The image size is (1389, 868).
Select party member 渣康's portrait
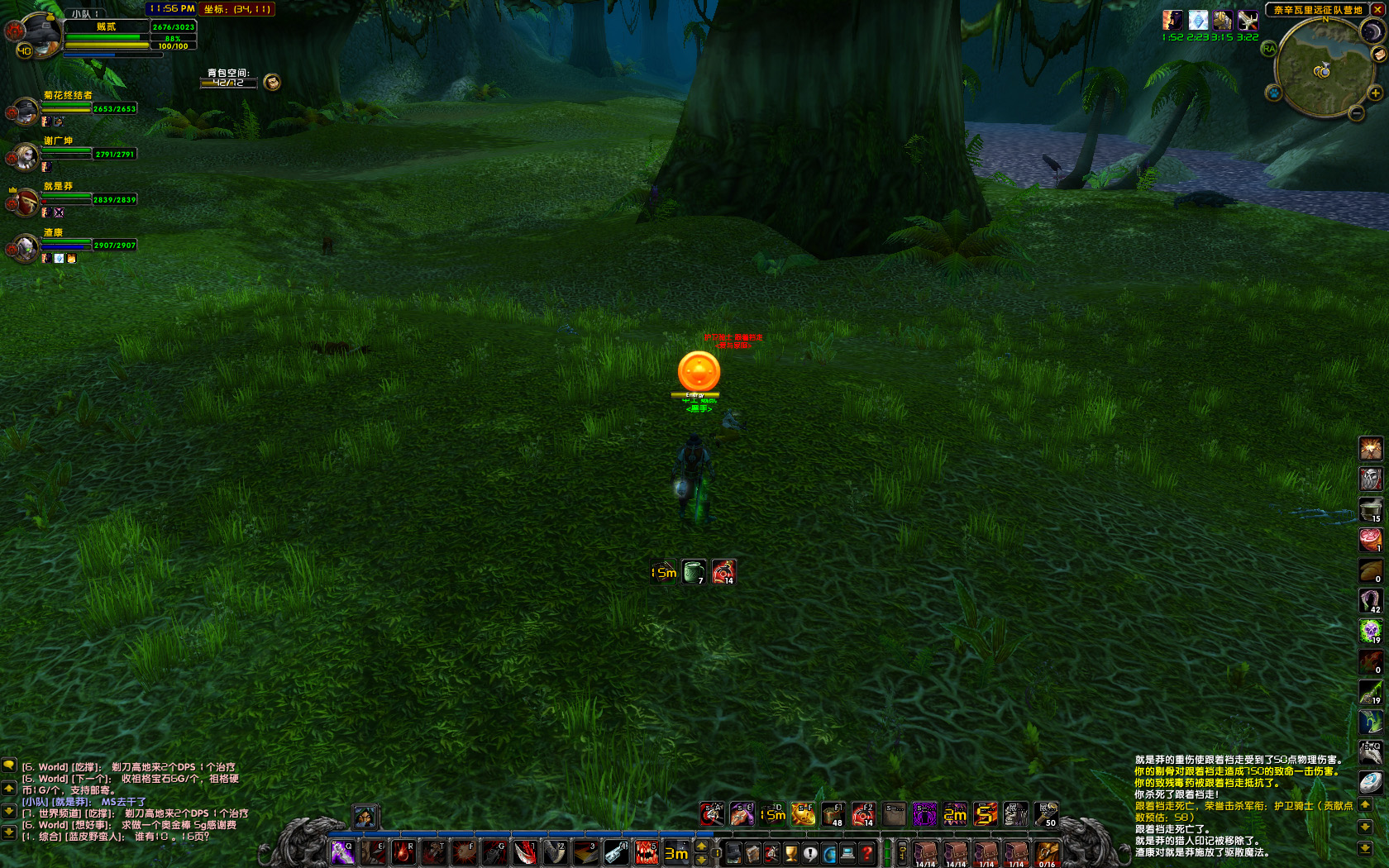click(x=25, y=246)
